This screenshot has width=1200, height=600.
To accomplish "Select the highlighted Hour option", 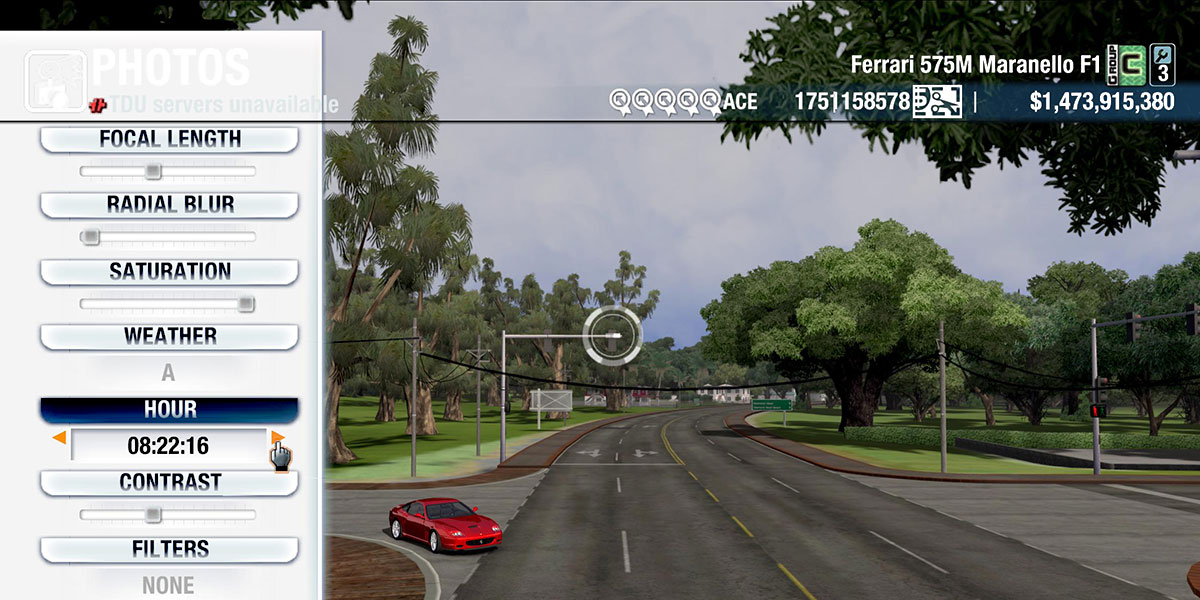I will point(169,410).
